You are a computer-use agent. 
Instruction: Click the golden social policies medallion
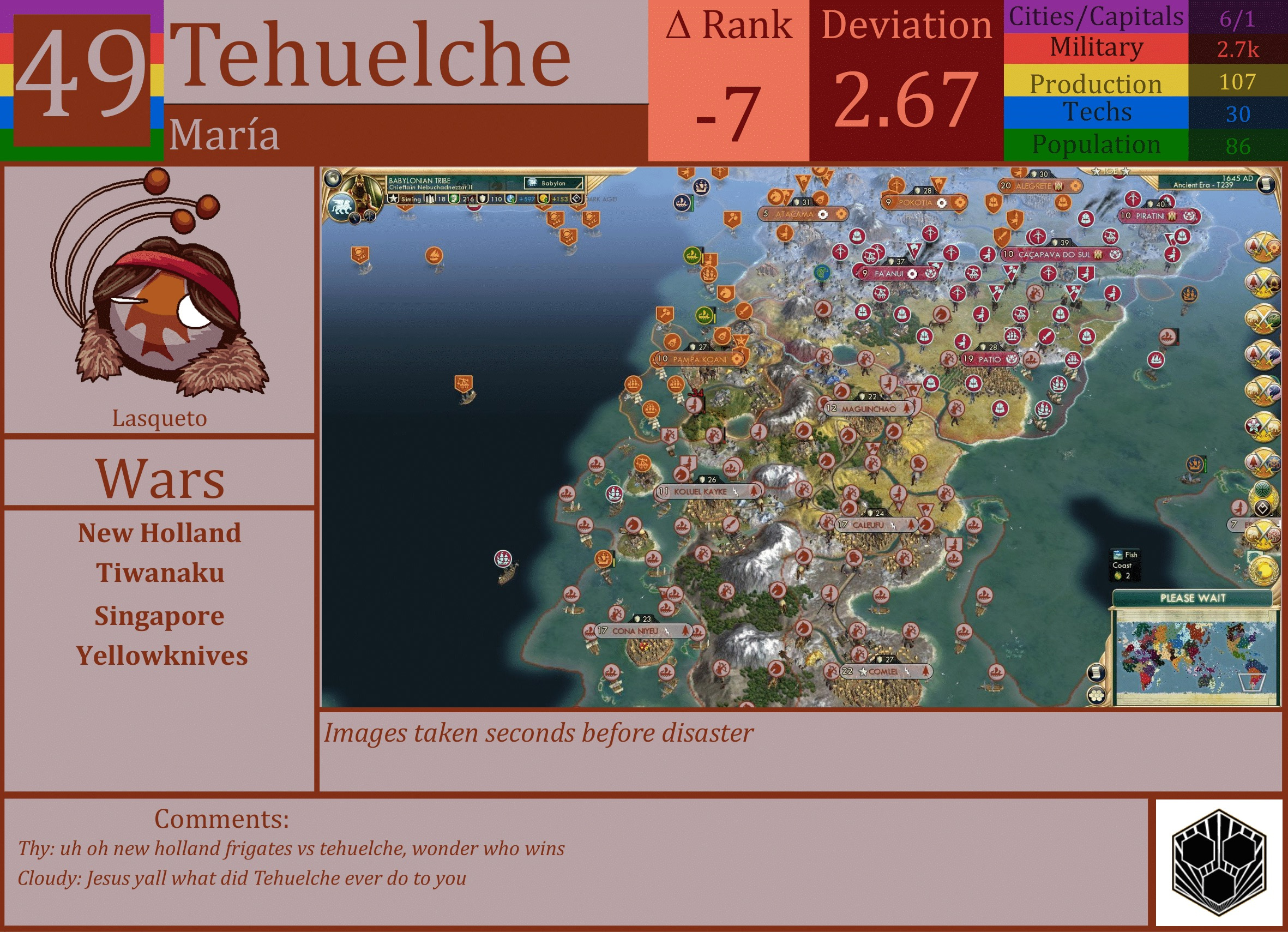coord(1266,572)
